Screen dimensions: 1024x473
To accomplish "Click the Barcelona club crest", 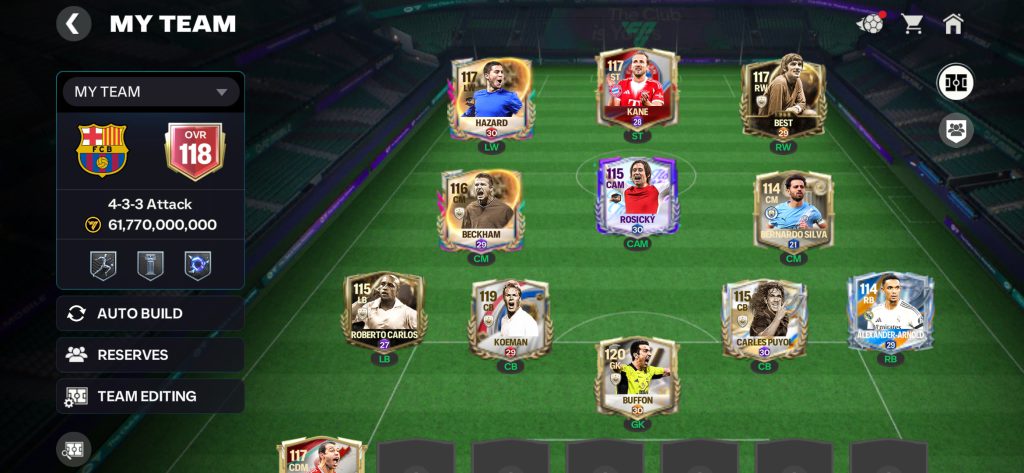I will pos(102,150).
